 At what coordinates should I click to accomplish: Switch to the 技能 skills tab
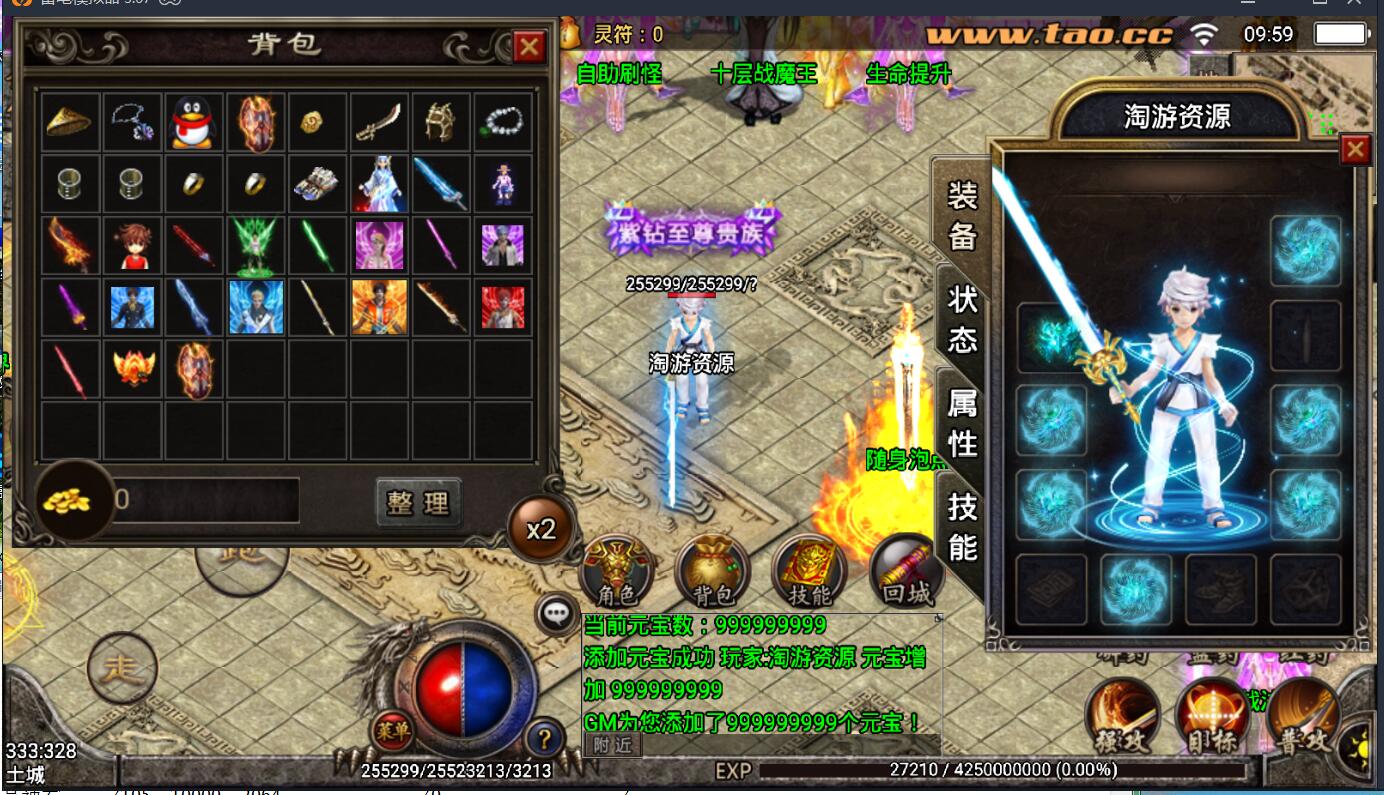tap(962, 527)
